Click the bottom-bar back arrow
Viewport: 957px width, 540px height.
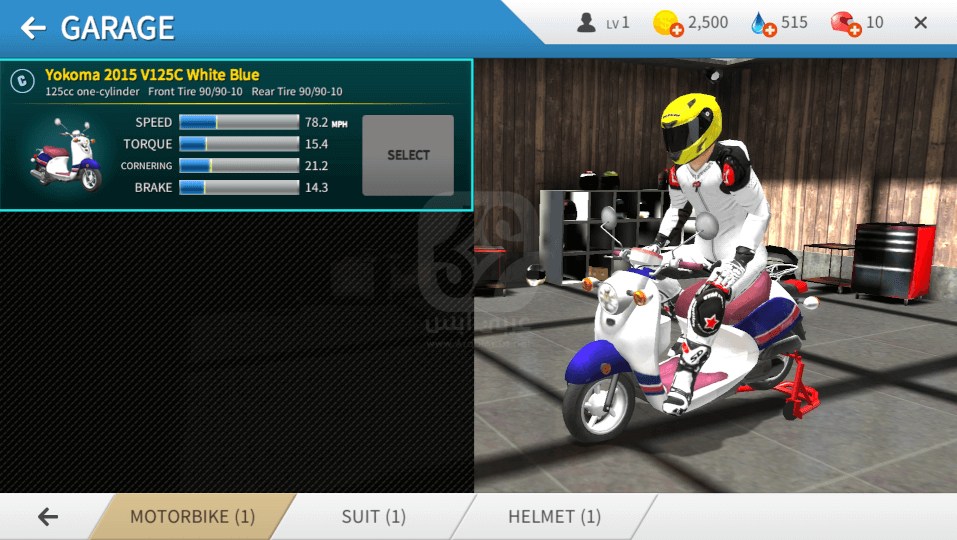tap(47, 517)
